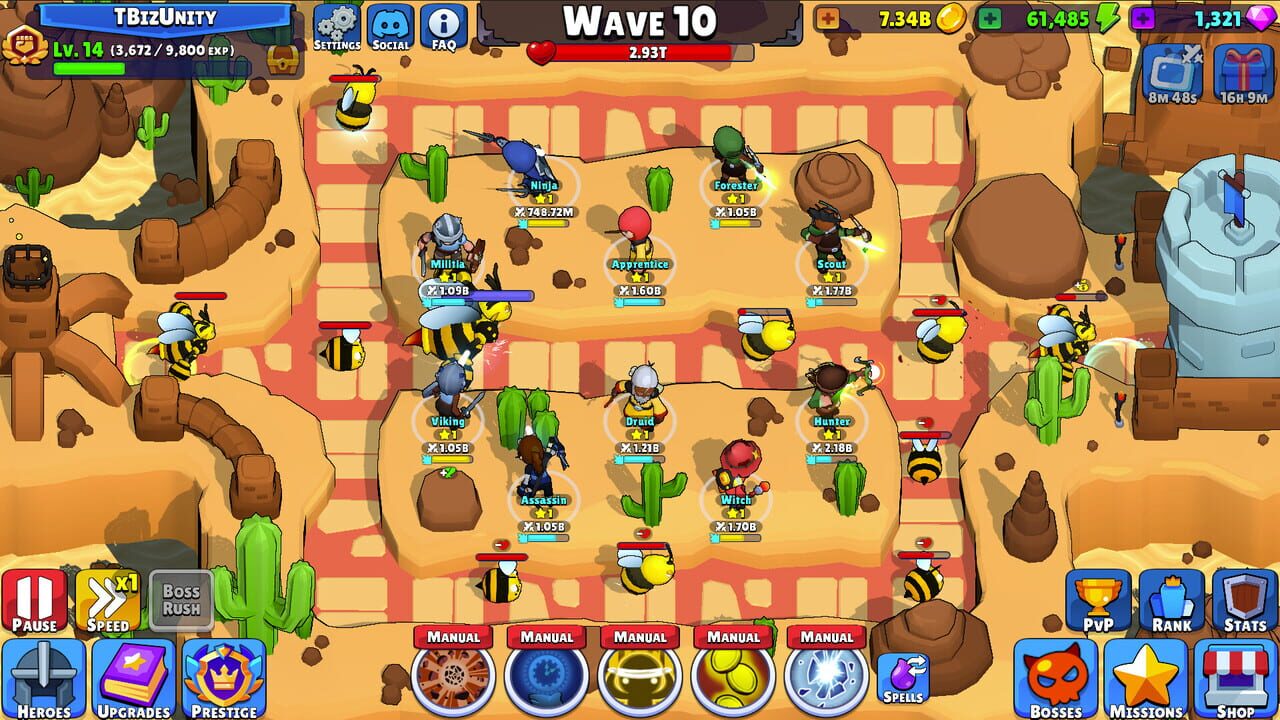Viewport: 1280px width, 720px height.
Task: Toggle the x1 game Speed
Action: tap(110, 600)
